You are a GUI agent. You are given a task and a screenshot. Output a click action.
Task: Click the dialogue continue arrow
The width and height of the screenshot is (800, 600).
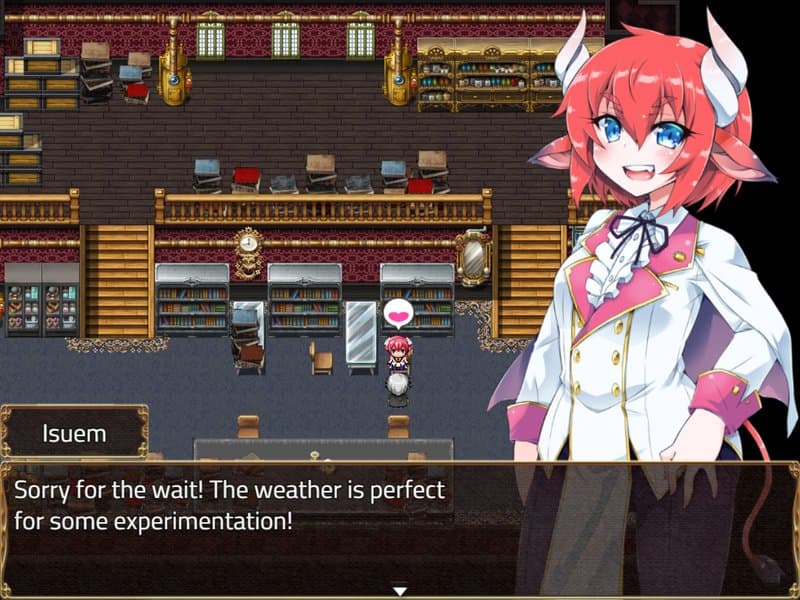(x=400, y=590)
